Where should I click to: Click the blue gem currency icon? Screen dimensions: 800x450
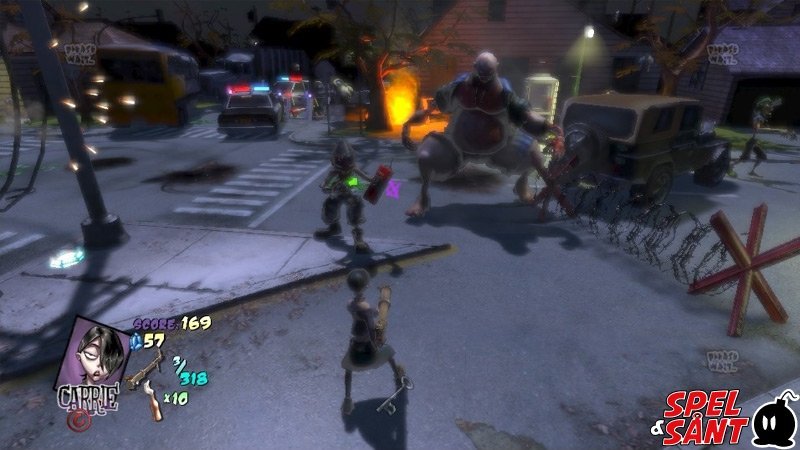point(137,342)
